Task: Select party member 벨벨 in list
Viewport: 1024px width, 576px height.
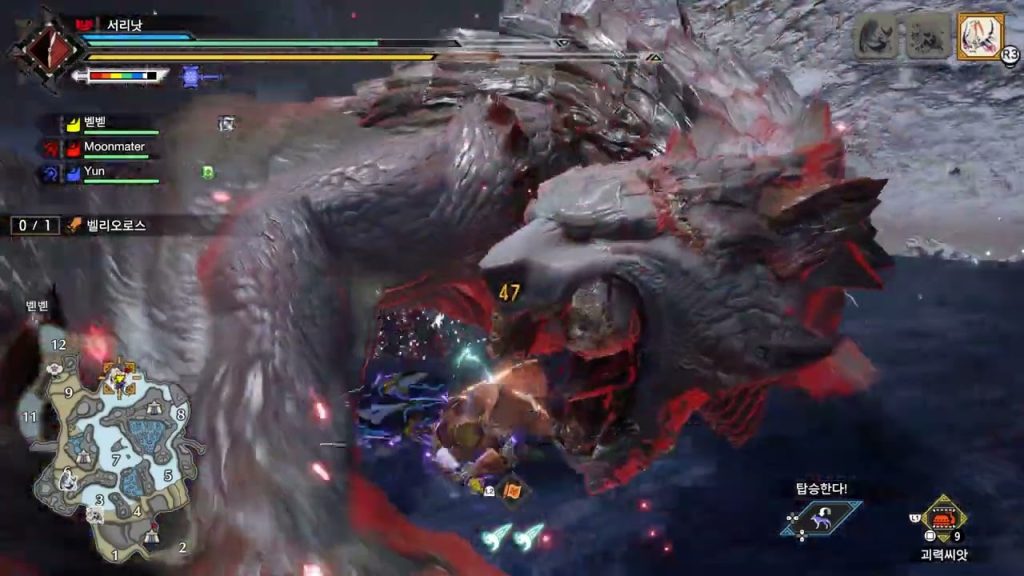Action: (98, 123)
